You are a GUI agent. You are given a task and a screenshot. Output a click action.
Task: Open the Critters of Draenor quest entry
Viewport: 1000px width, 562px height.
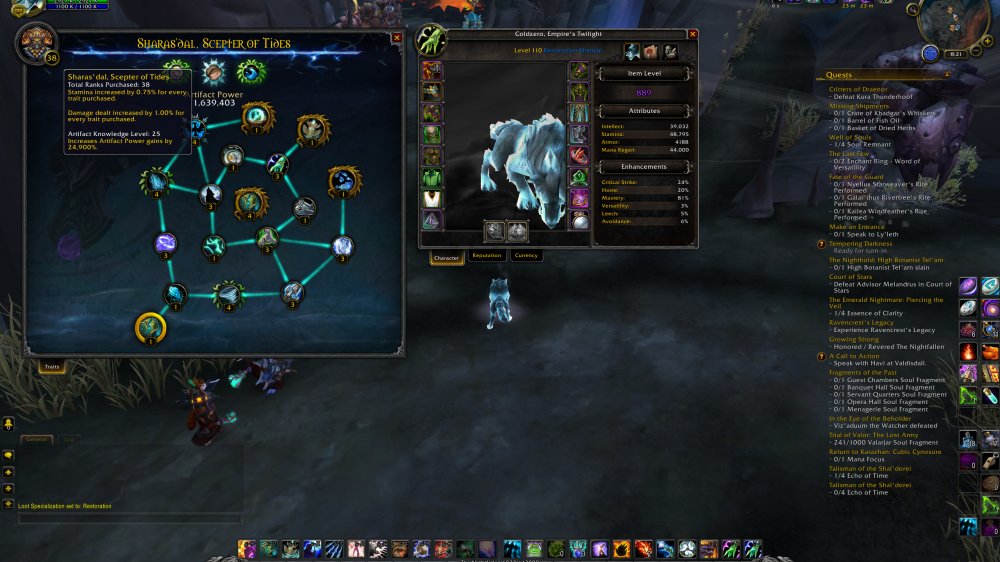[859, 89]
